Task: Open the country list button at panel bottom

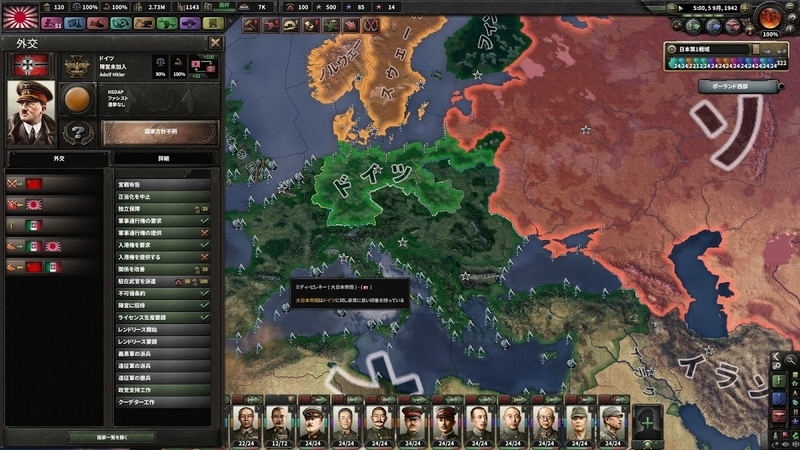Action: [x=111, y=437]
